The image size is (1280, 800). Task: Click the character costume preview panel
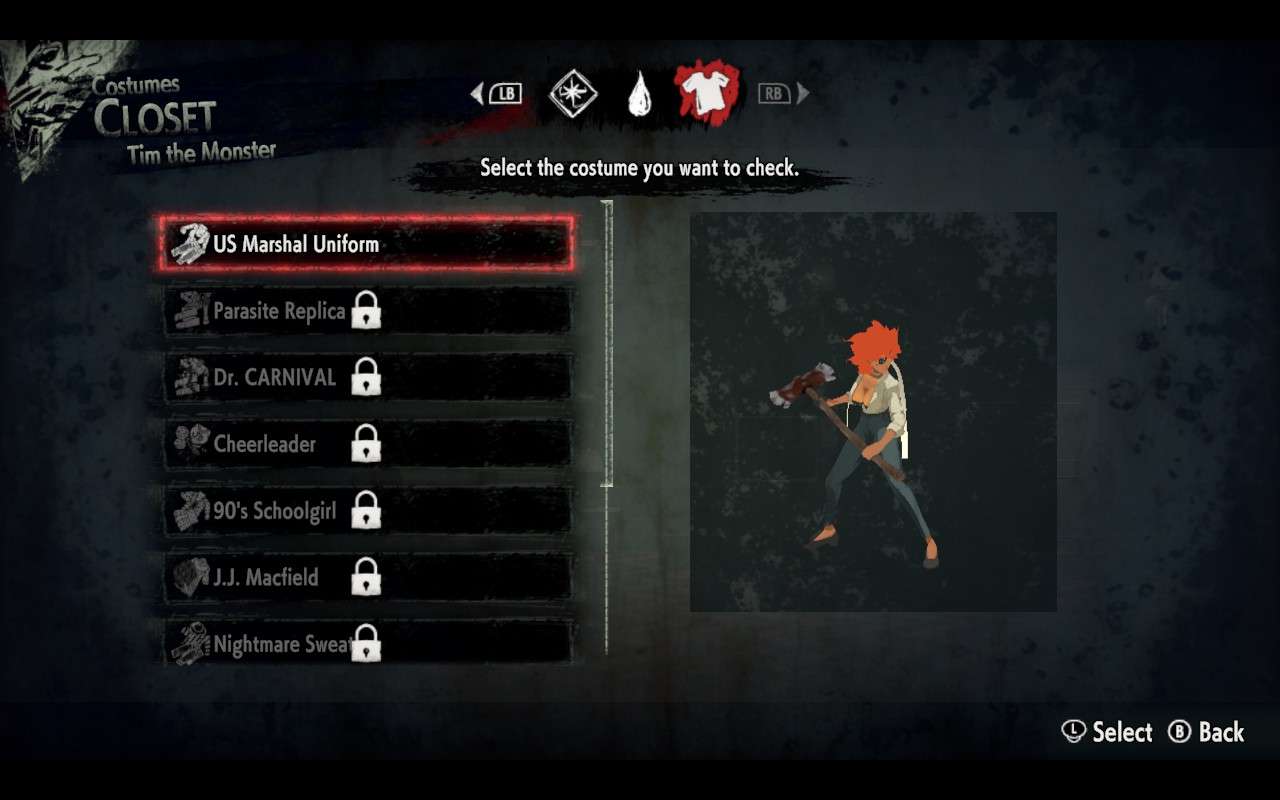click(x=873, y=411)
